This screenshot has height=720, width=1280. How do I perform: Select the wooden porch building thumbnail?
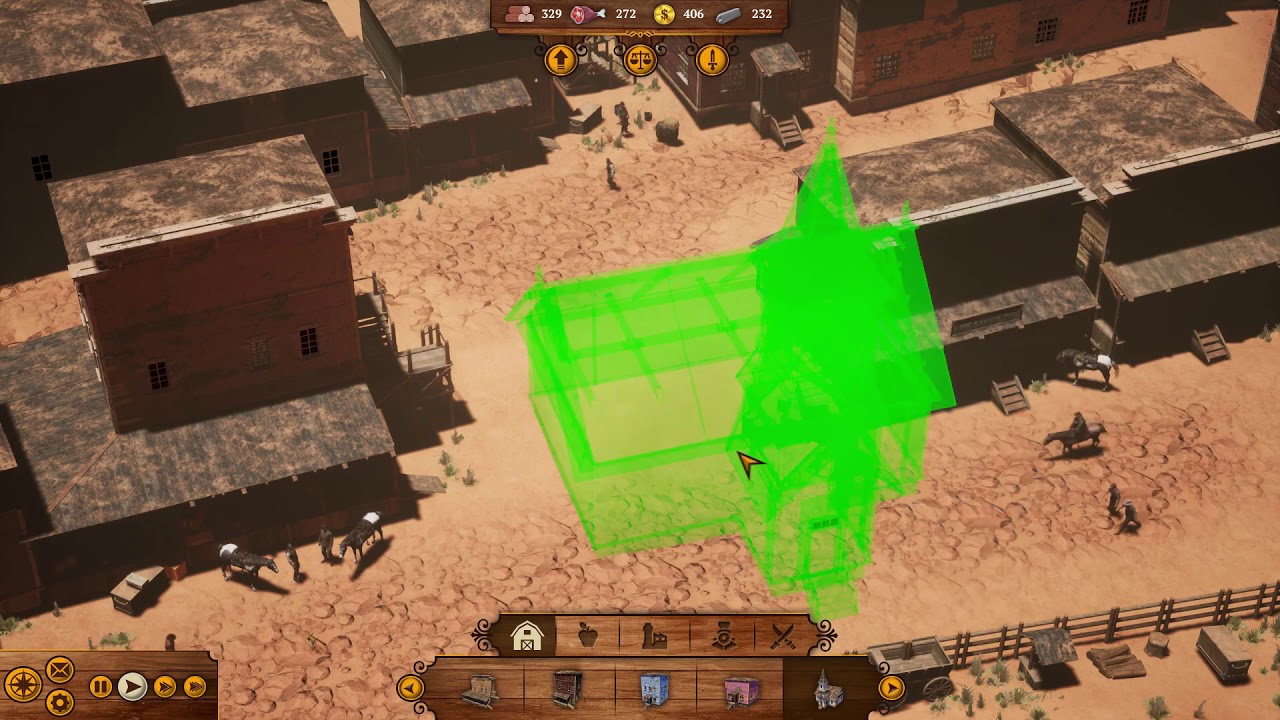(480, 690)
